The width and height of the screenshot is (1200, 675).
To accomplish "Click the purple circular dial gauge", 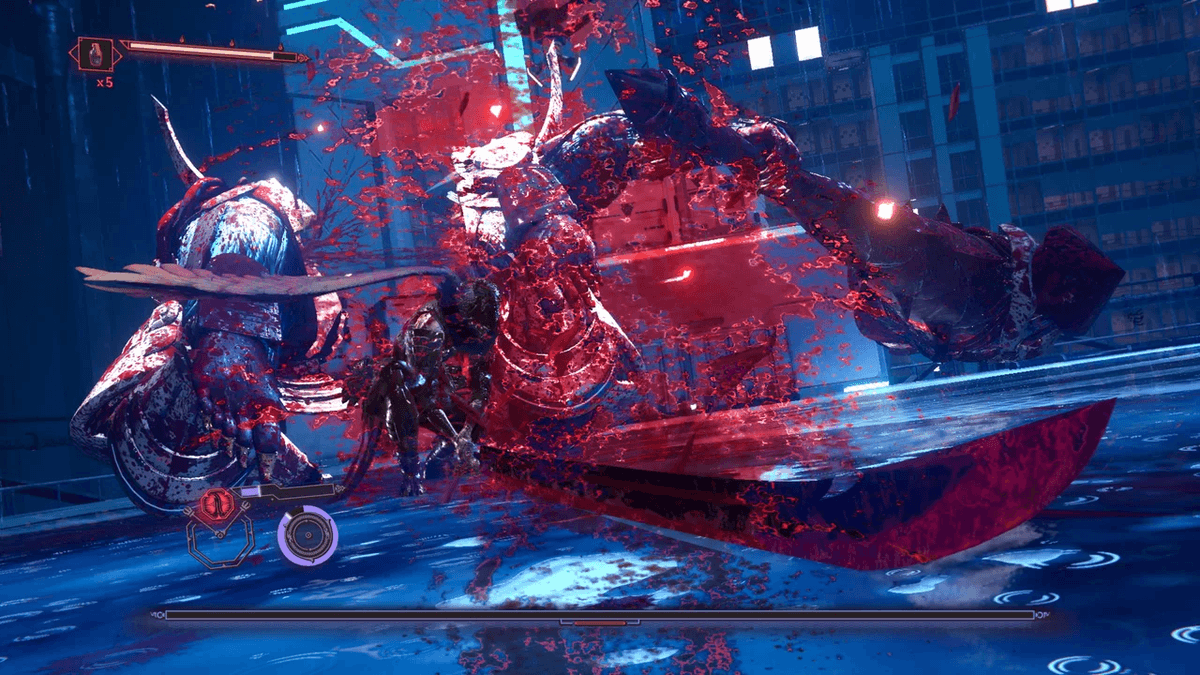I will pyautogui.click(x=306, y=536).
